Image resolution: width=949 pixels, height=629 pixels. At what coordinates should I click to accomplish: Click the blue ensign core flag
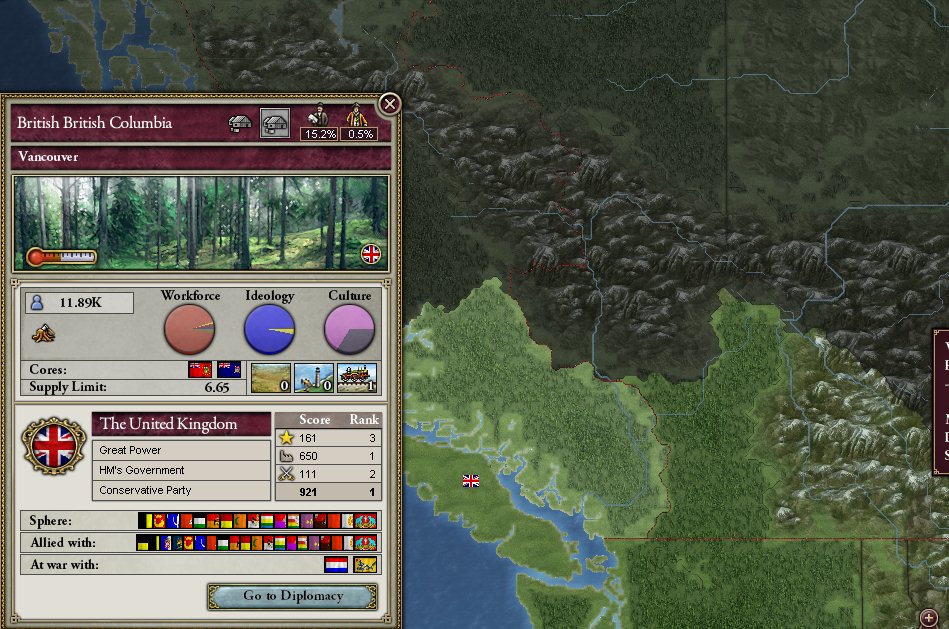[229, 369]
